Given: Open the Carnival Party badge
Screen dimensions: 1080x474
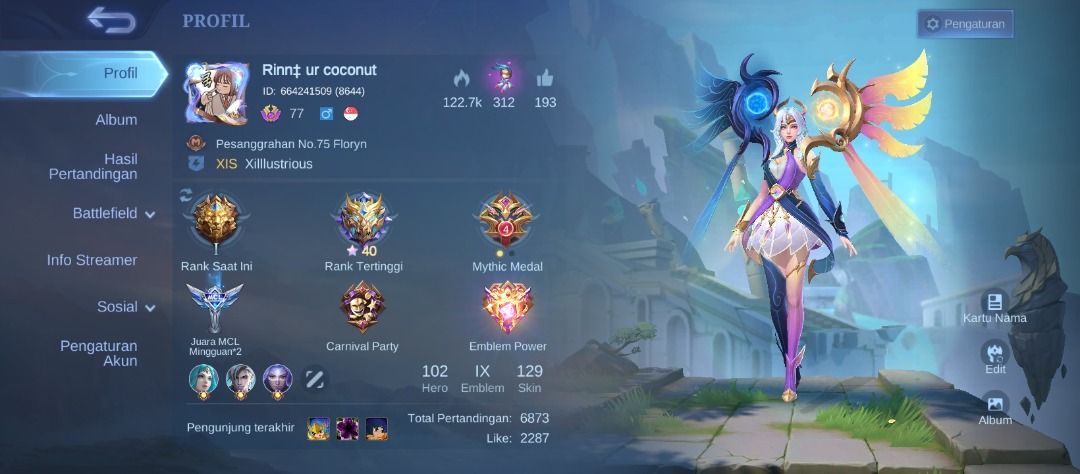Looking at the screenshot, I should pos(361,306).
